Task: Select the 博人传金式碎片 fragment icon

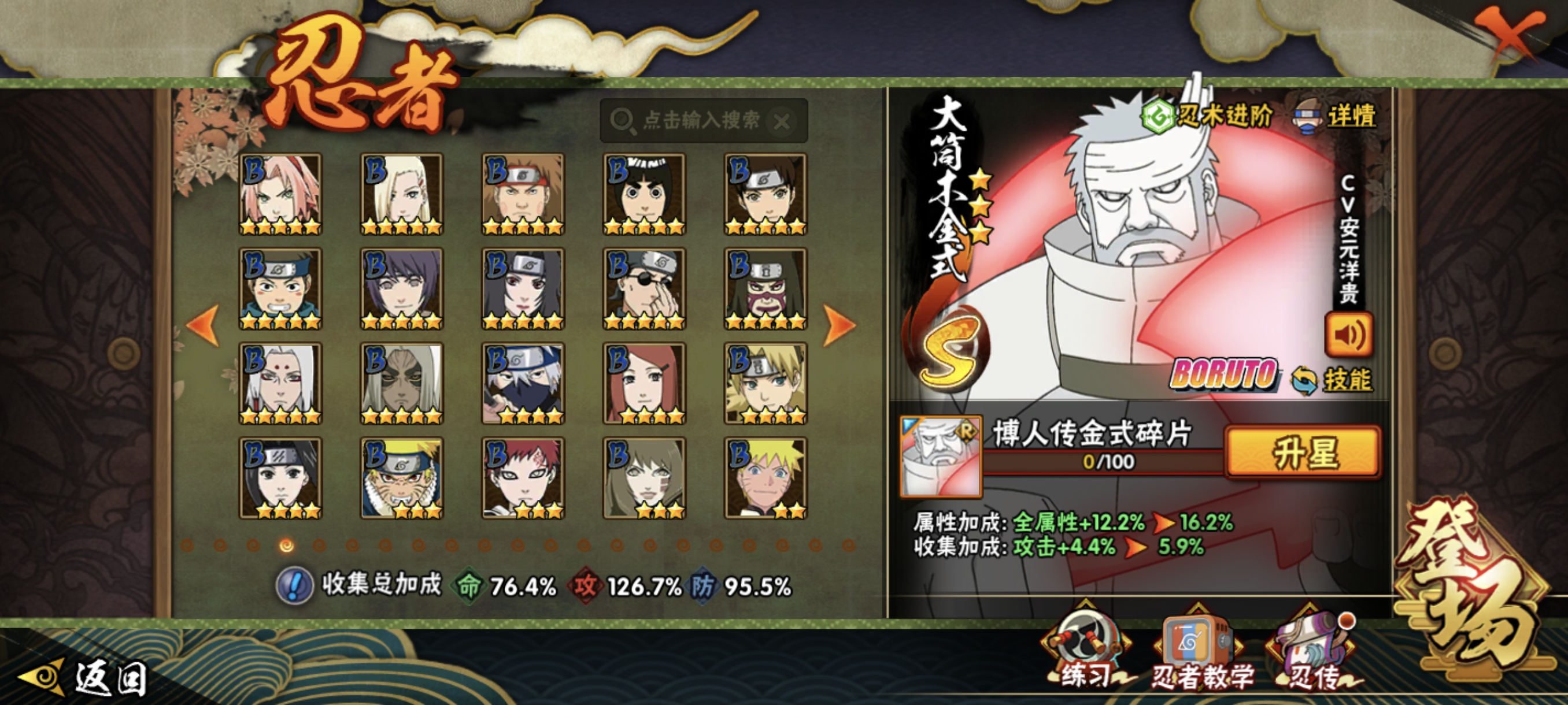Action: pos(941,456)
